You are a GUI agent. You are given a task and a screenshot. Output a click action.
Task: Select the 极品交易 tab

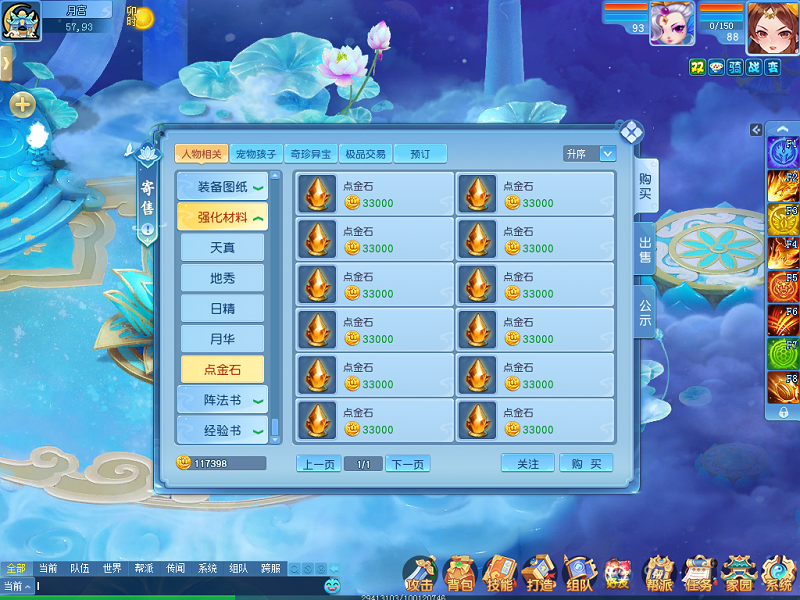(x=364, y=154)
